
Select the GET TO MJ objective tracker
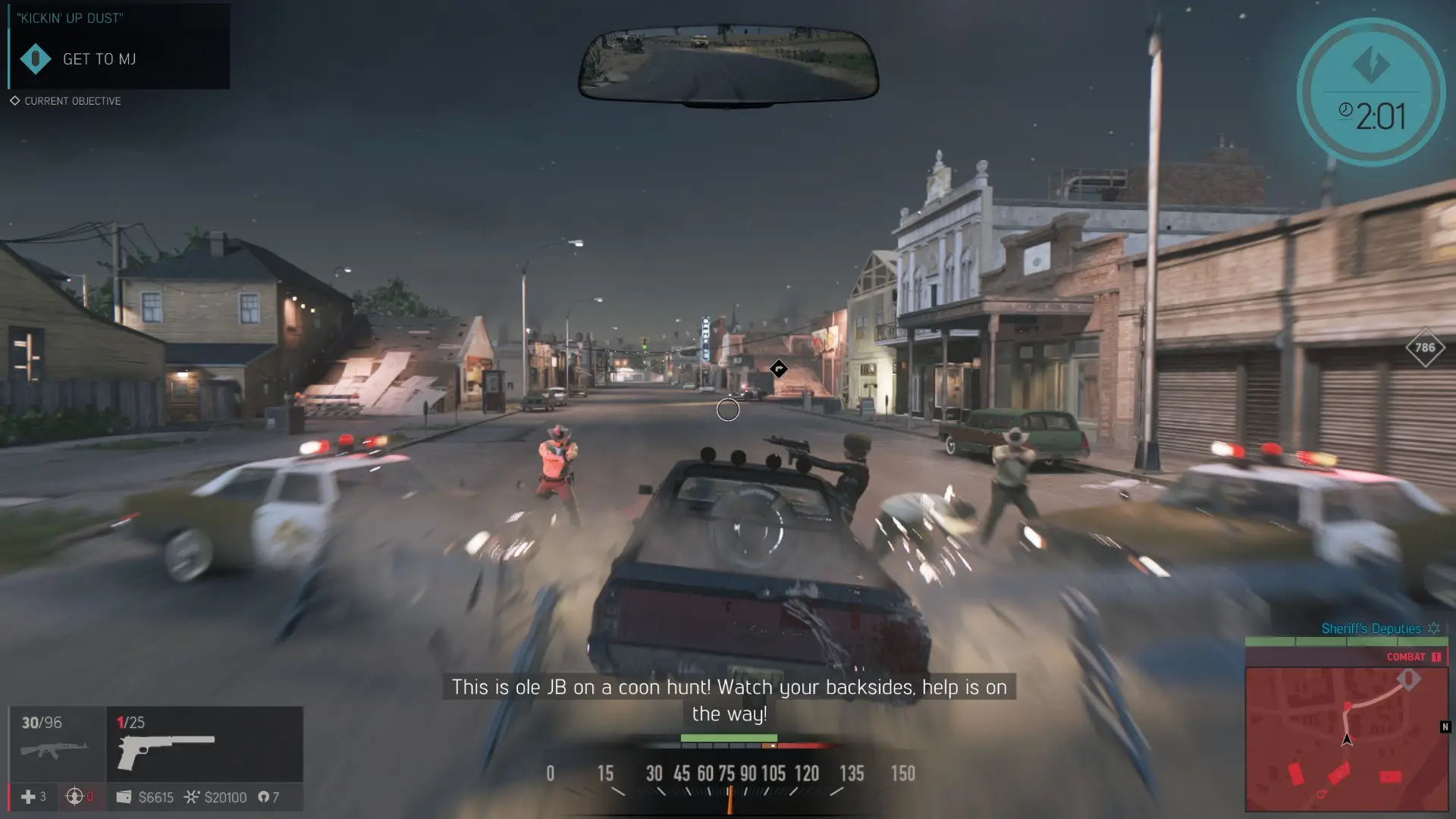(x=99, y=59)
